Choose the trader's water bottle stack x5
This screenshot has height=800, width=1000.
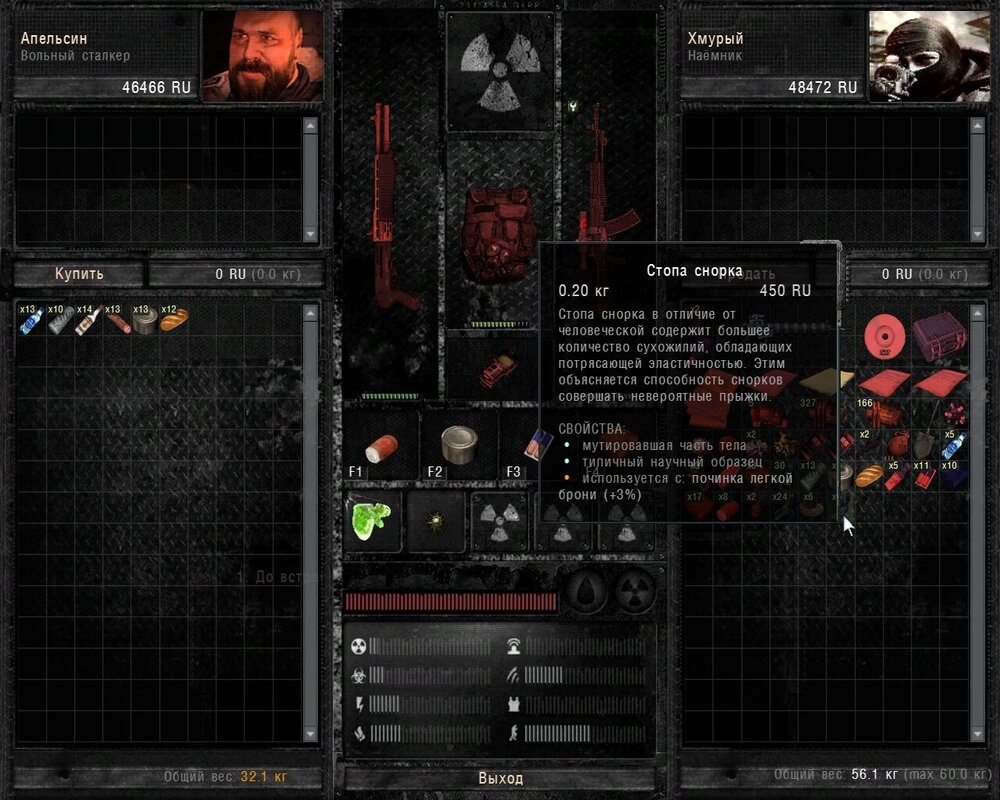(x=953, y=445)
